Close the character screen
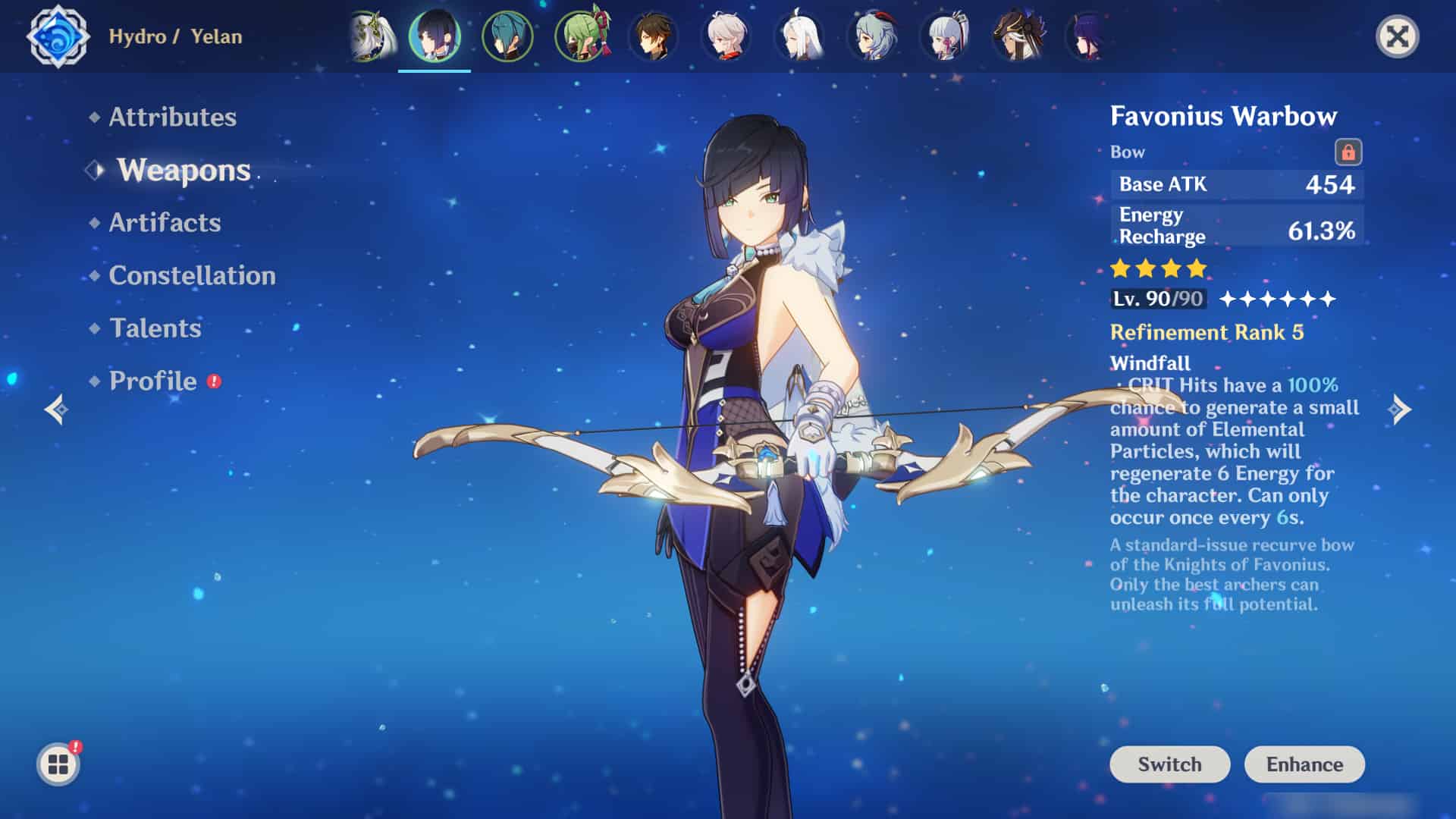The image size is (1456, 819). point(1397,36)
